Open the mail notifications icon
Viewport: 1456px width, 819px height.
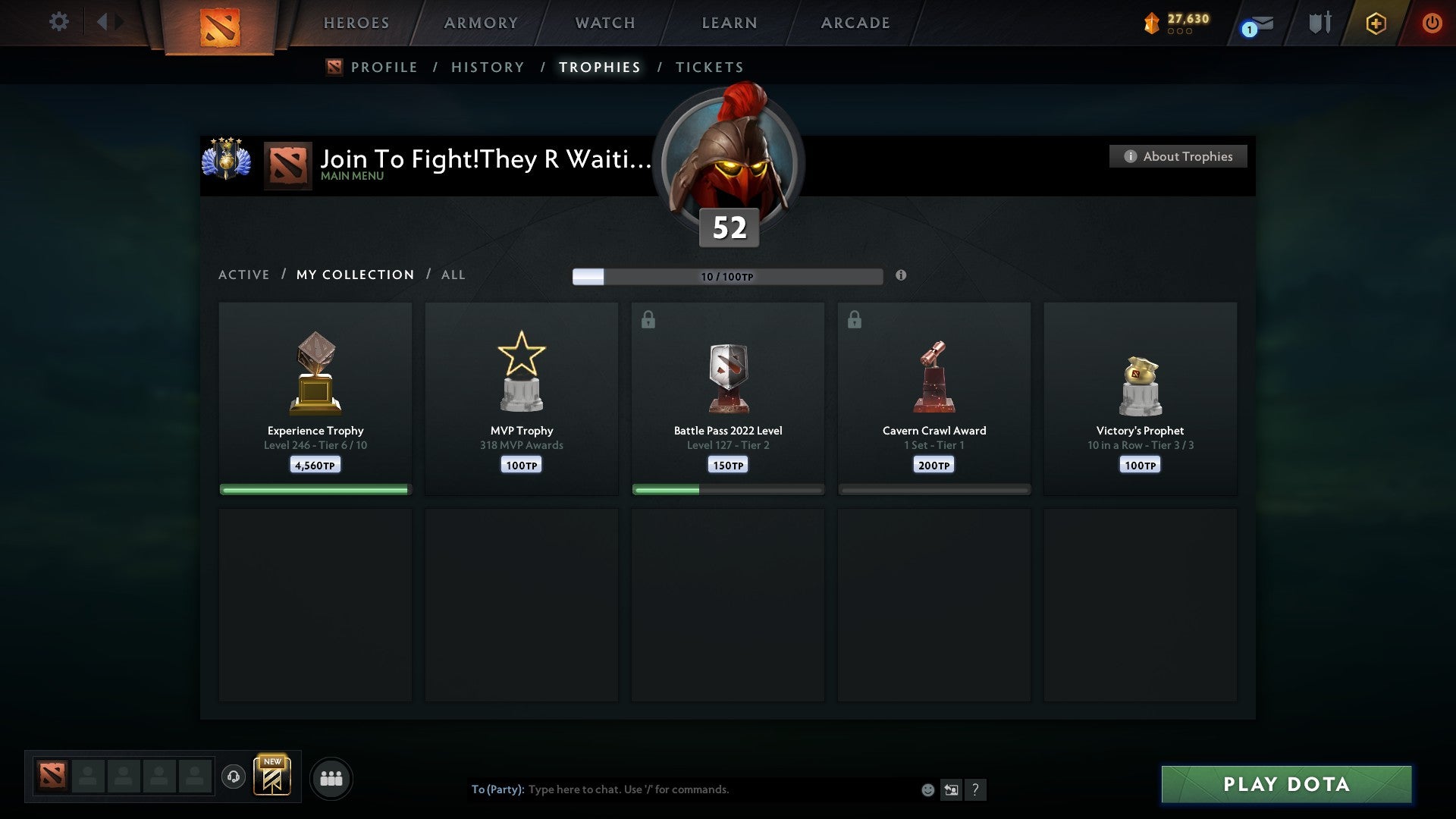(1254, 25)
